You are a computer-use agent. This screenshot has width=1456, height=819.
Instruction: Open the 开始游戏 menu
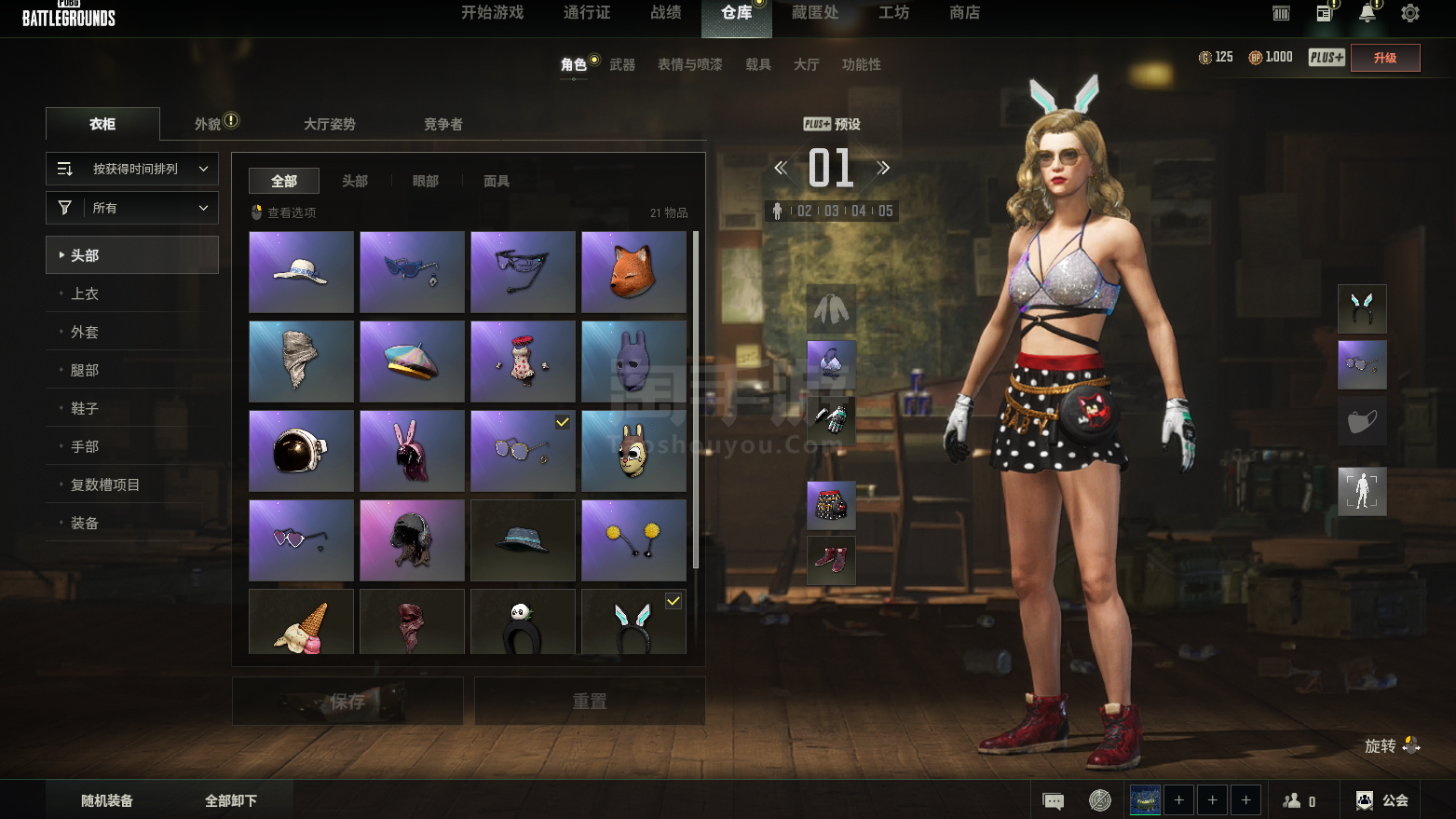[492, 13]
